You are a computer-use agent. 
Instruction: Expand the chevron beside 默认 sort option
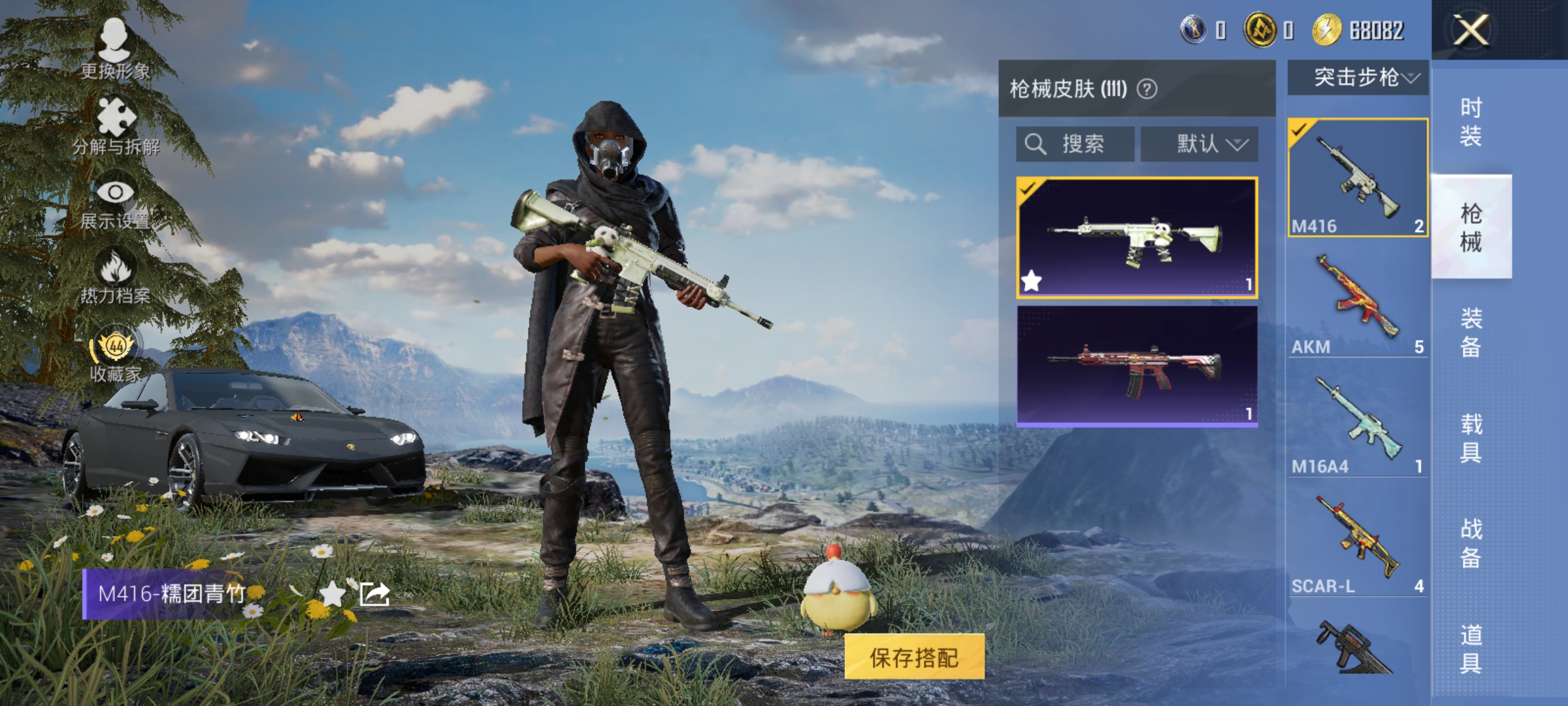(1240, 145)
